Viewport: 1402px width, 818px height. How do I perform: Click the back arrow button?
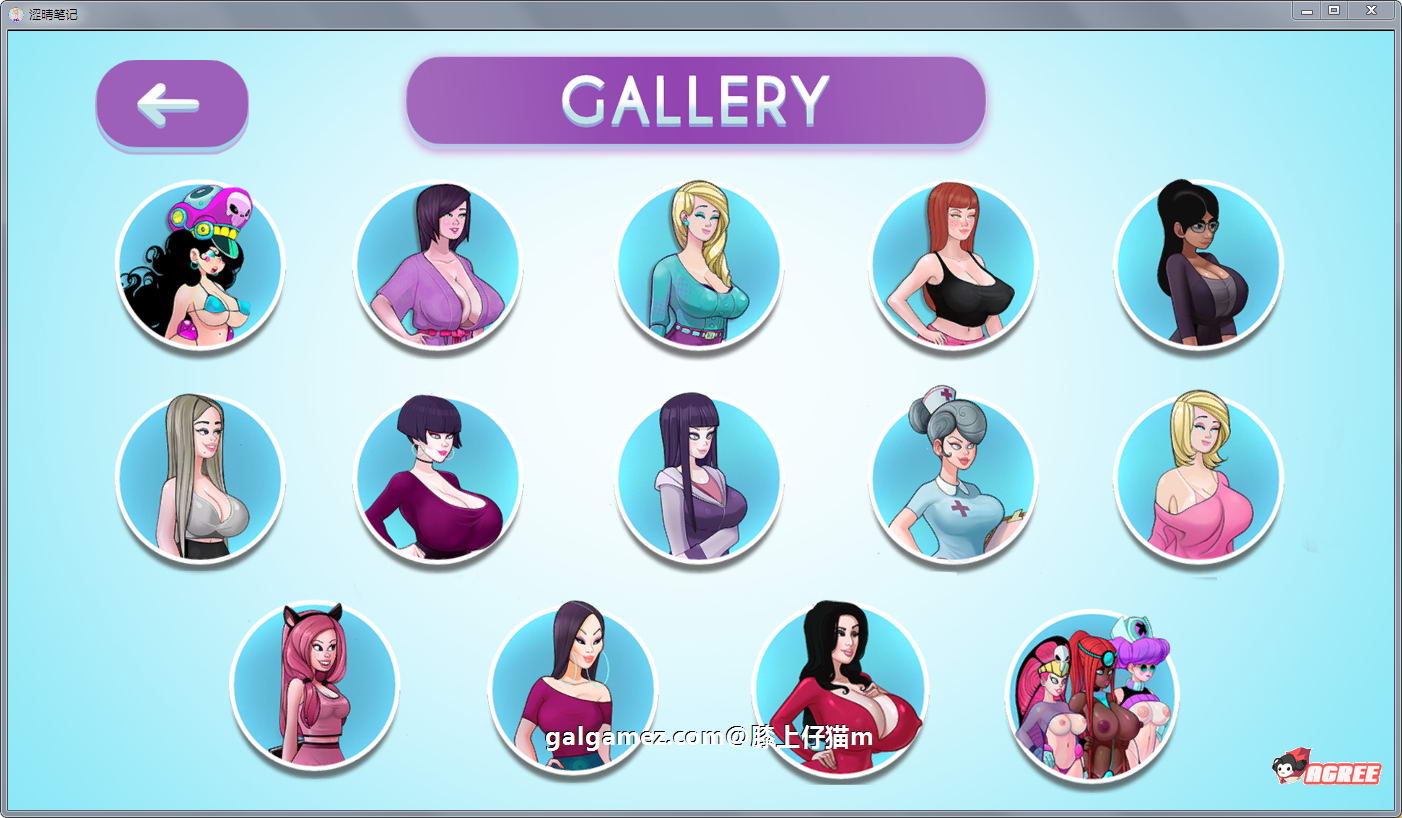click(171, 103)
